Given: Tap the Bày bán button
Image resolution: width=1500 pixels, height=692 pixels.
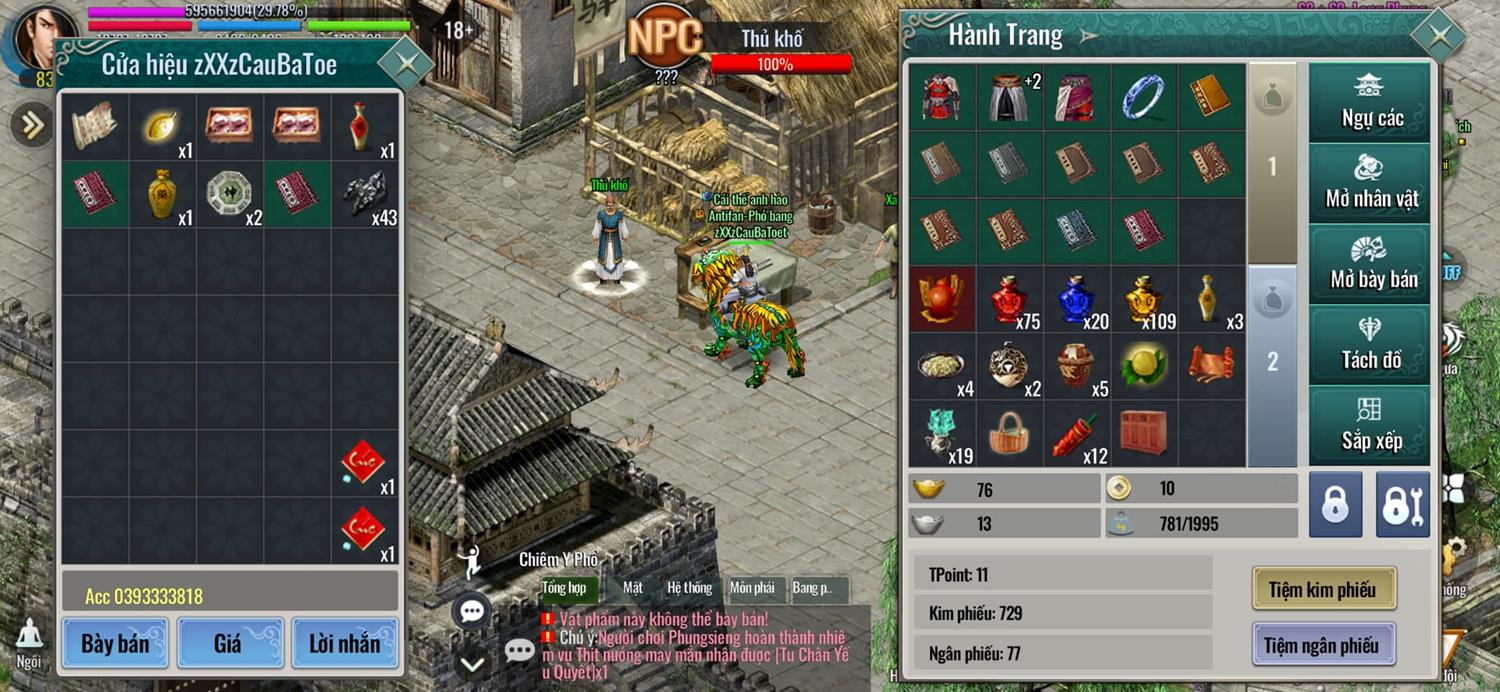Looking at the screenshot, I should [x=115, y=643].
